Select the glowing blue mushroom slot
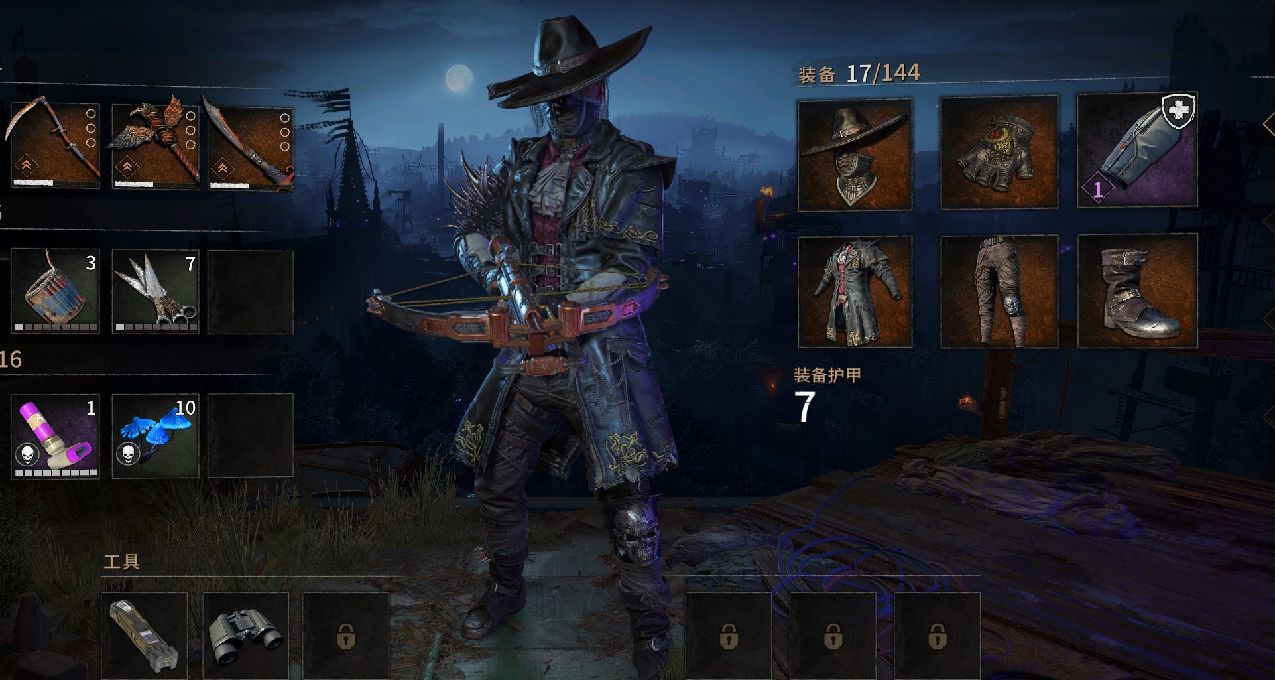The width and height of the screenshot is (1275, 680). click(x=155, y=436)
